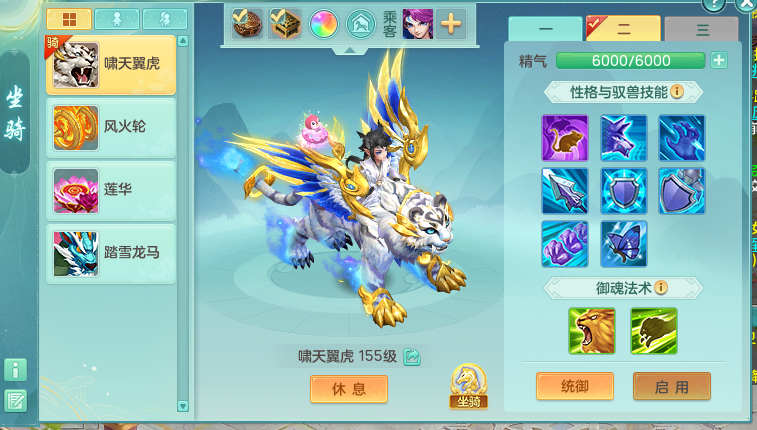
Task: Activate the 启用 button
Action: pyautogui.click(x=671, y=386)
